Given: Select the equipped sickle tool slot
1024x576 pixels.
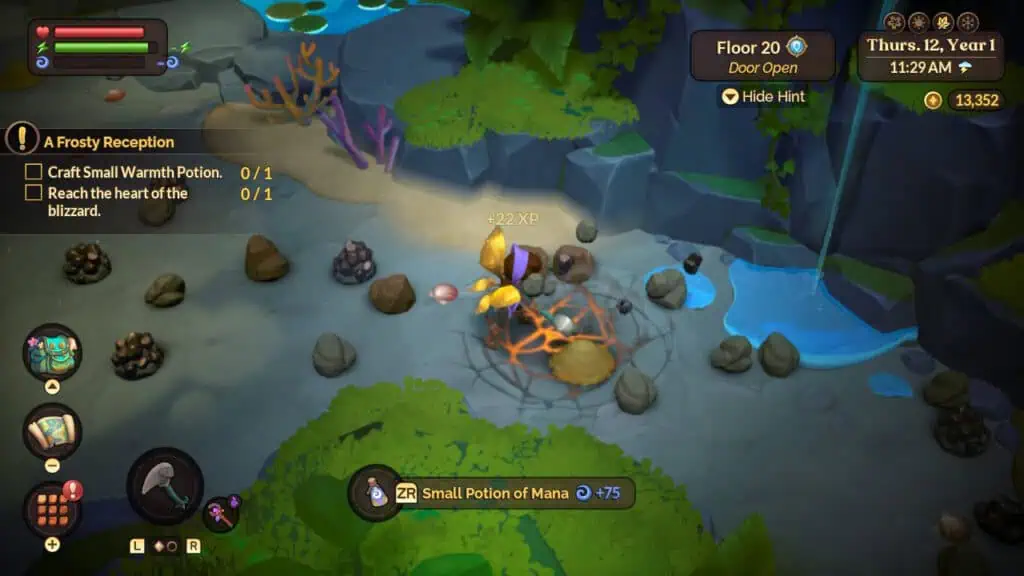Looking at the screenshot, I should [x=164, y=485].
